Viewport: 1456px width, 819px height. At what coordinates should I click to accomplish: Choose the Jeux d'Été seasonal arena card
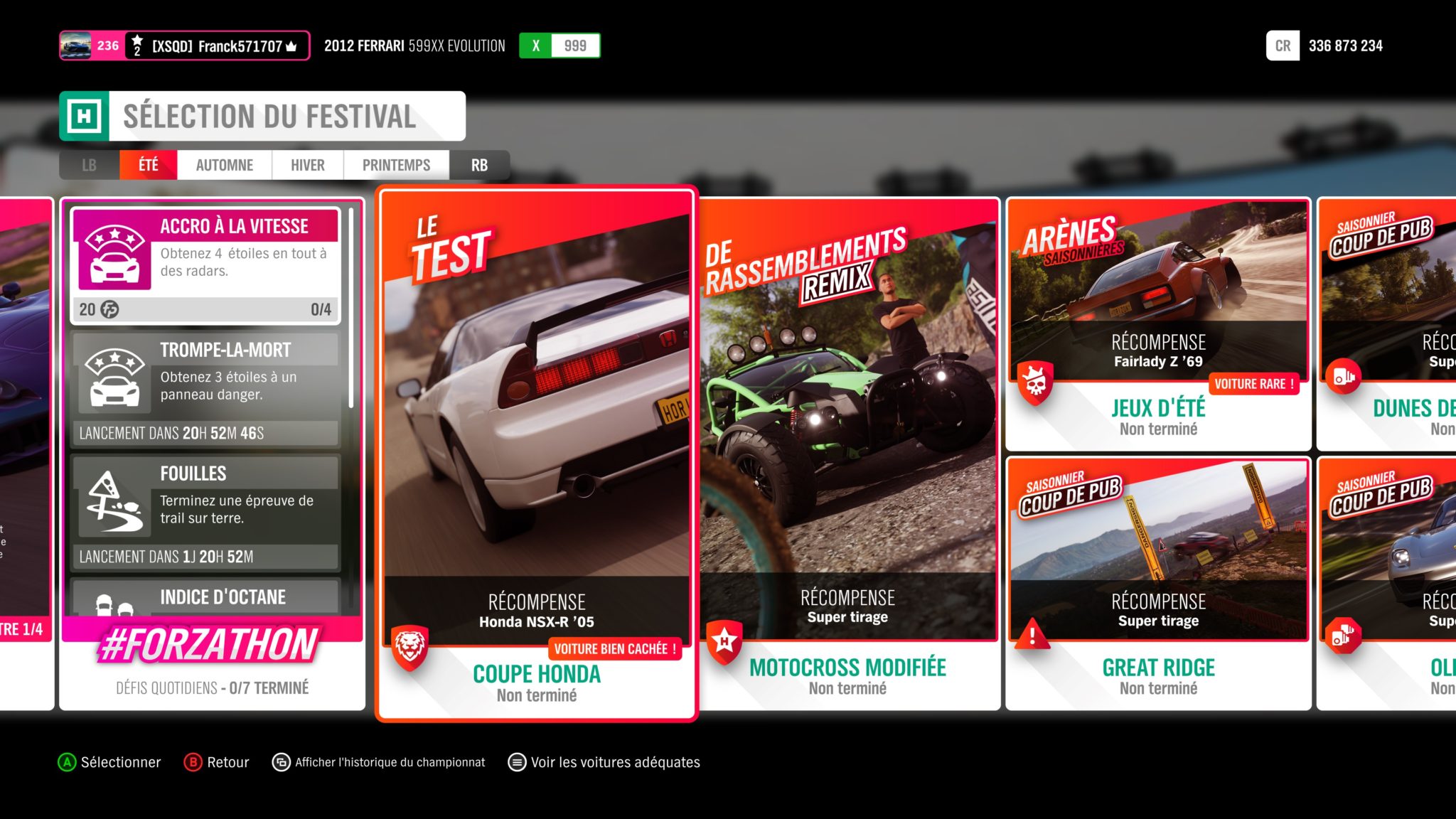[1158, 324]
